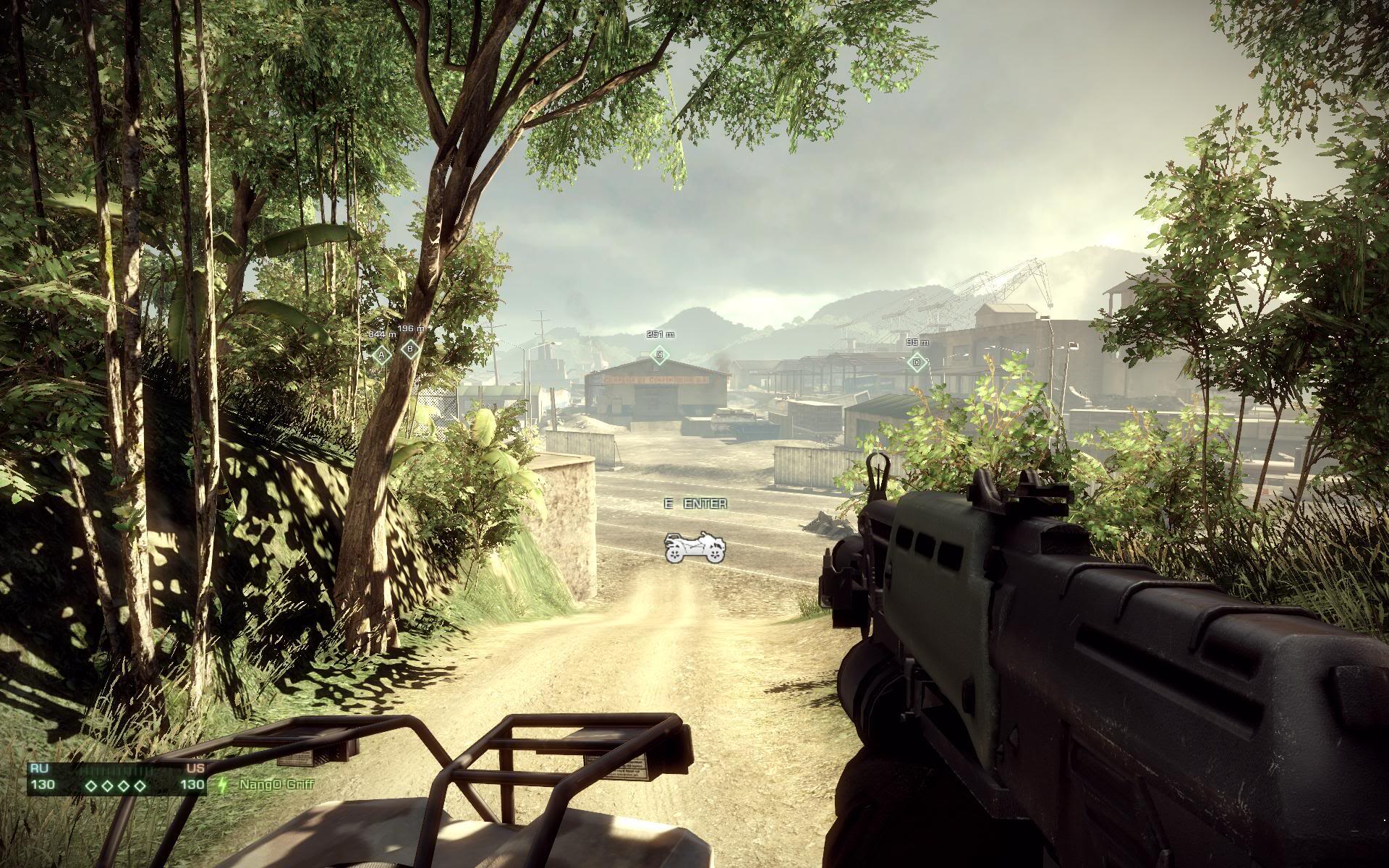Select objective marker A

coord(381,354)
